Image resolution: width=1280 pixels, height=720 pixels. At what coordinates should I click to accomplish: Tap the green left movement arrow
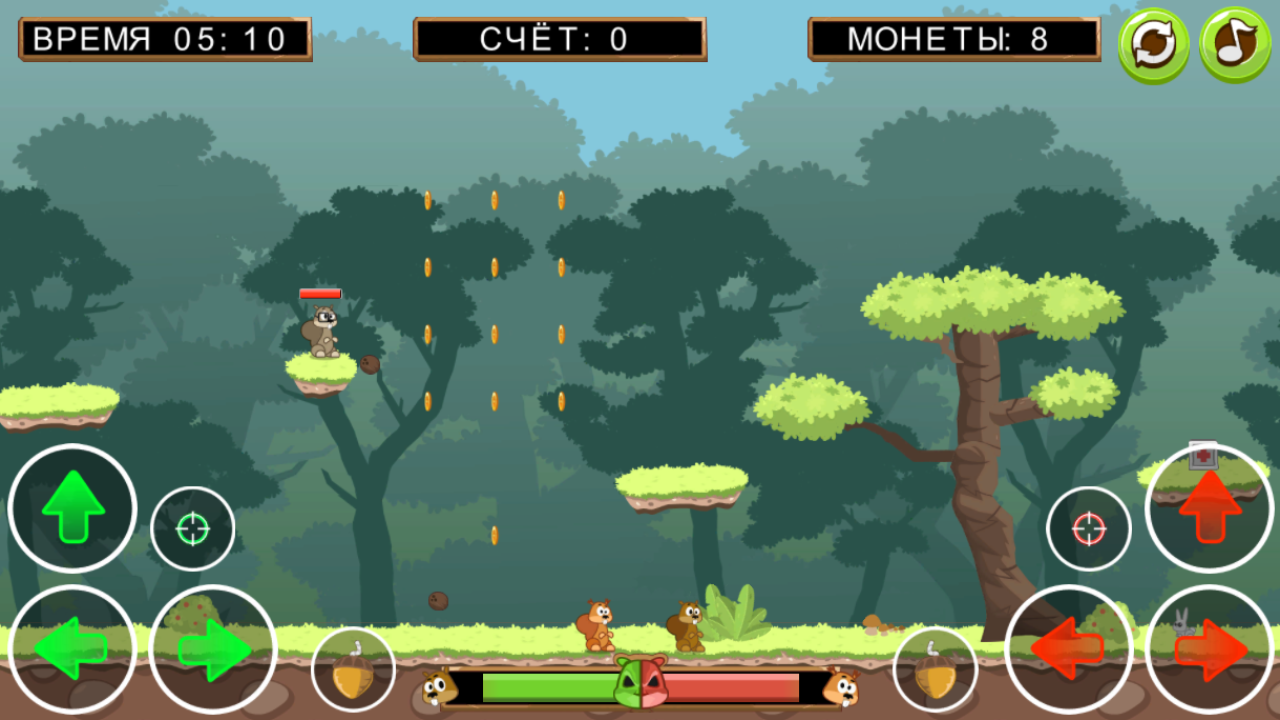(x=71, y=647)
